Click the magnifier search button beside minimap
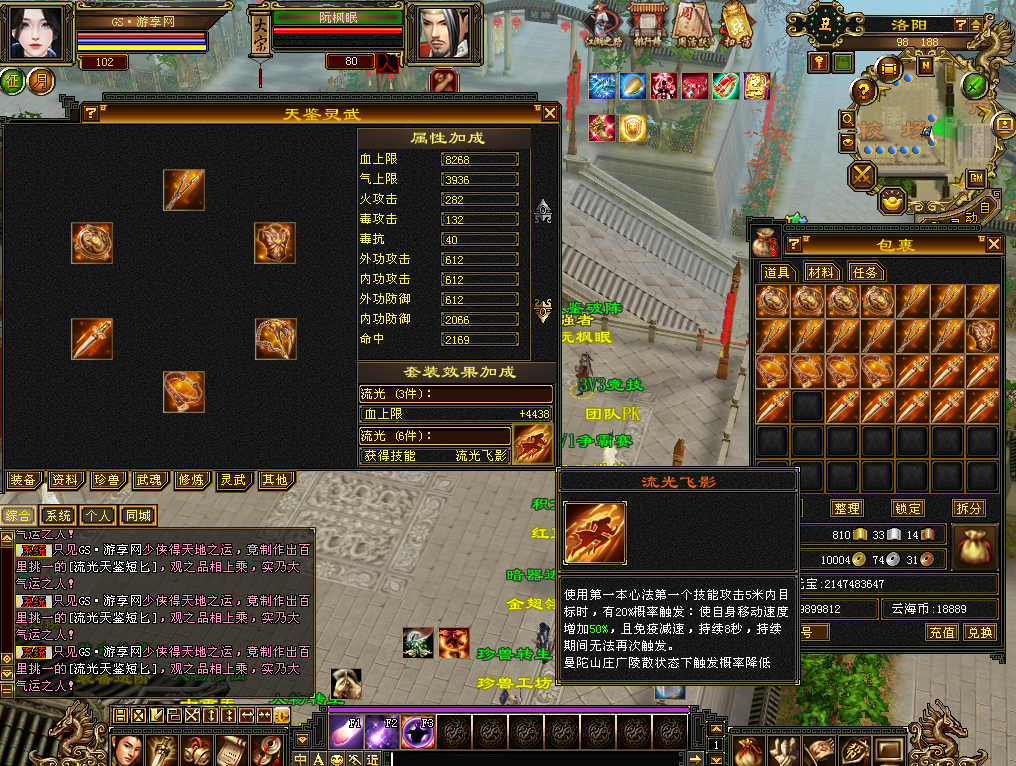This screenshot has height=766, width=1016. [x=848, y=119]
